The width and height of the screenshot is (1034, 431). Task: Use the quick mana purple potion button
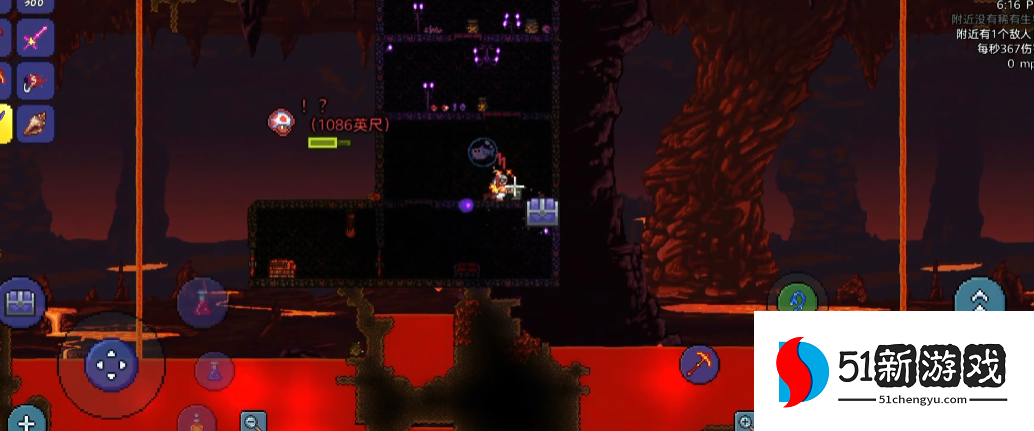(x=213, y=372)
